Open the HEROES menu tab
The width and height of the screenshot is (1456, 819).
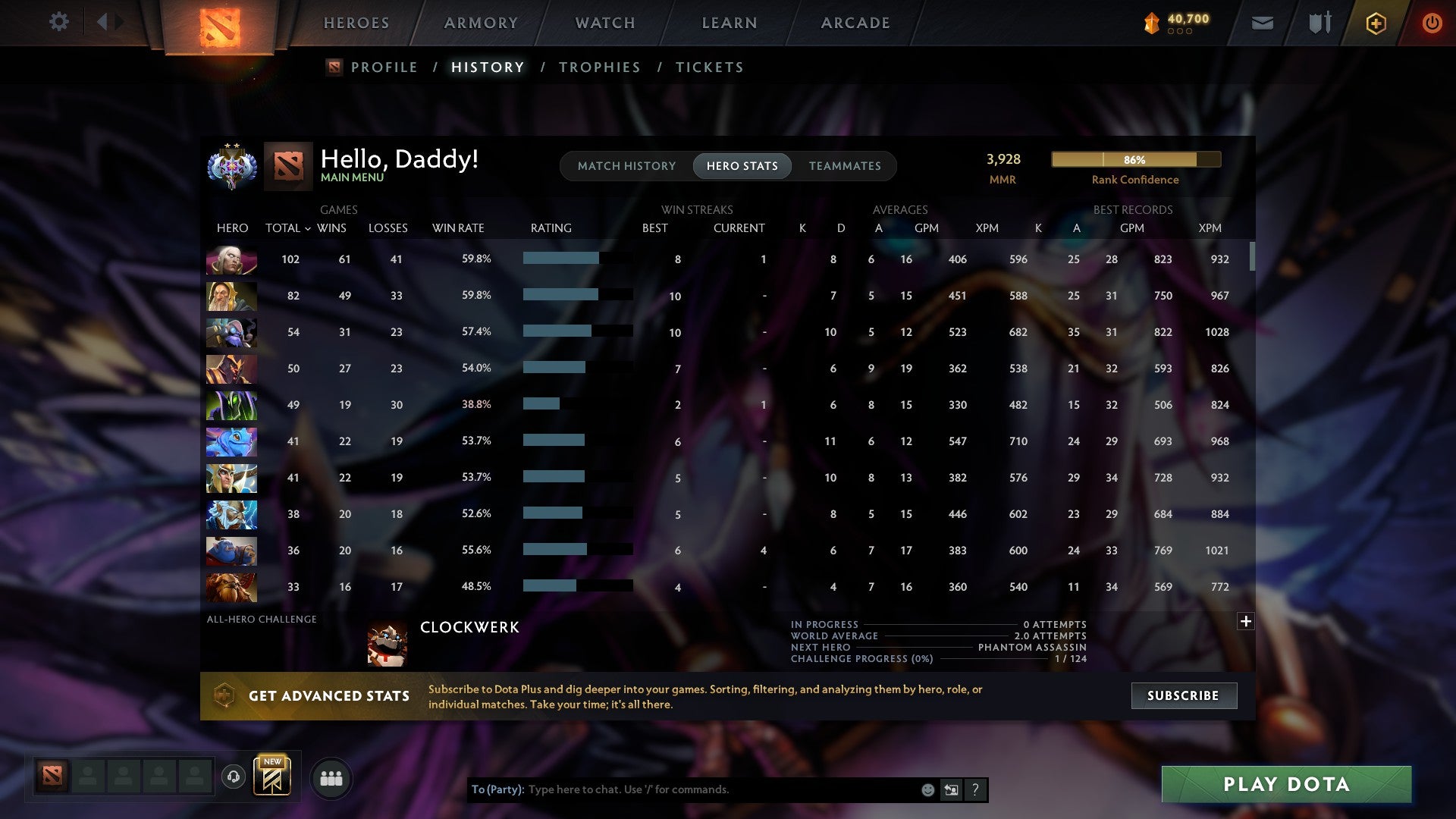[x=356, y=23]
